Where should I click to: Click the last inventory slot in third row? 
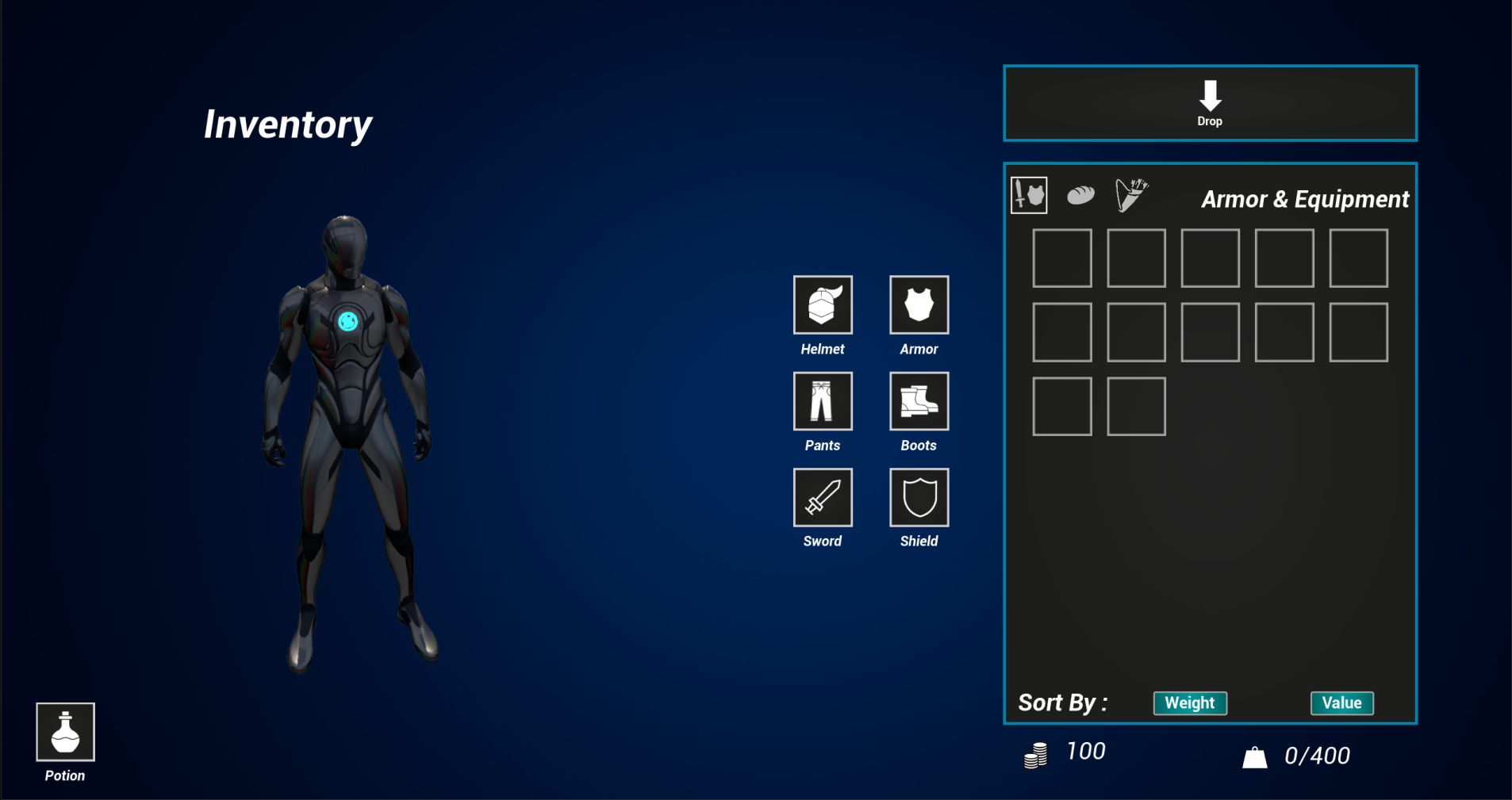(1136, 406)
